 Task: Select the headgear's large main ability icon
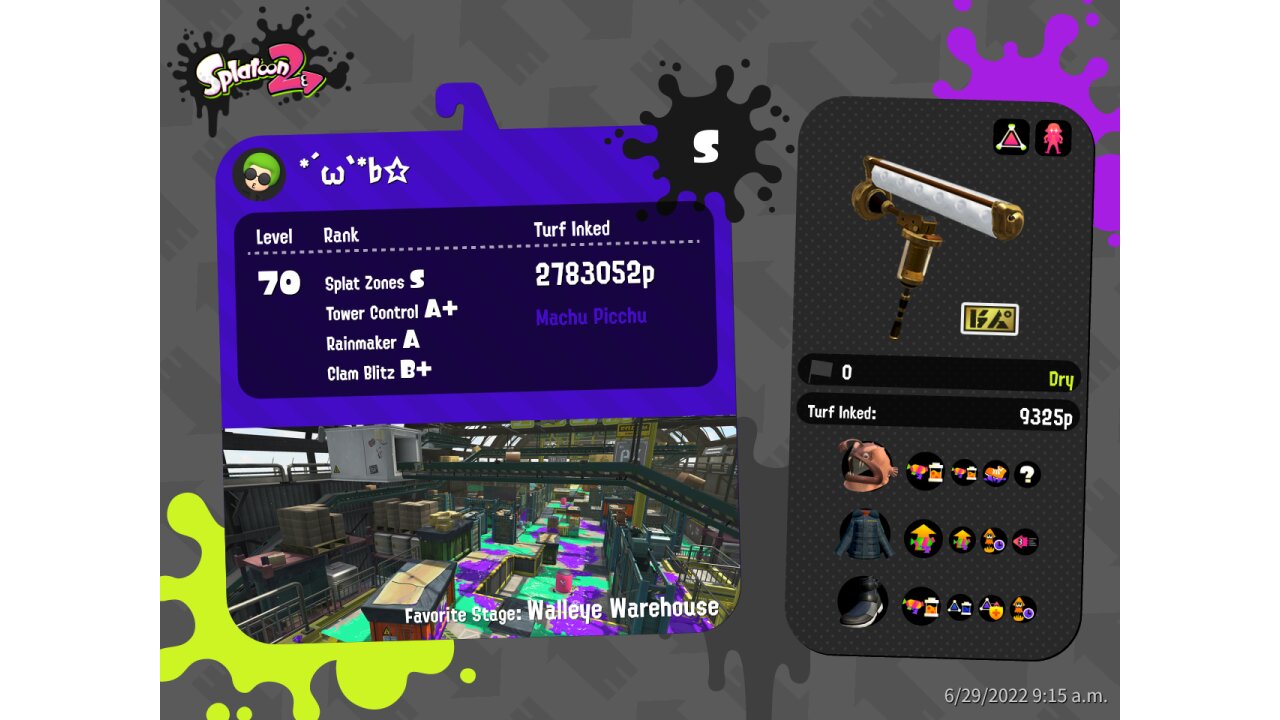pyautogui.click(x=925, y=472)
